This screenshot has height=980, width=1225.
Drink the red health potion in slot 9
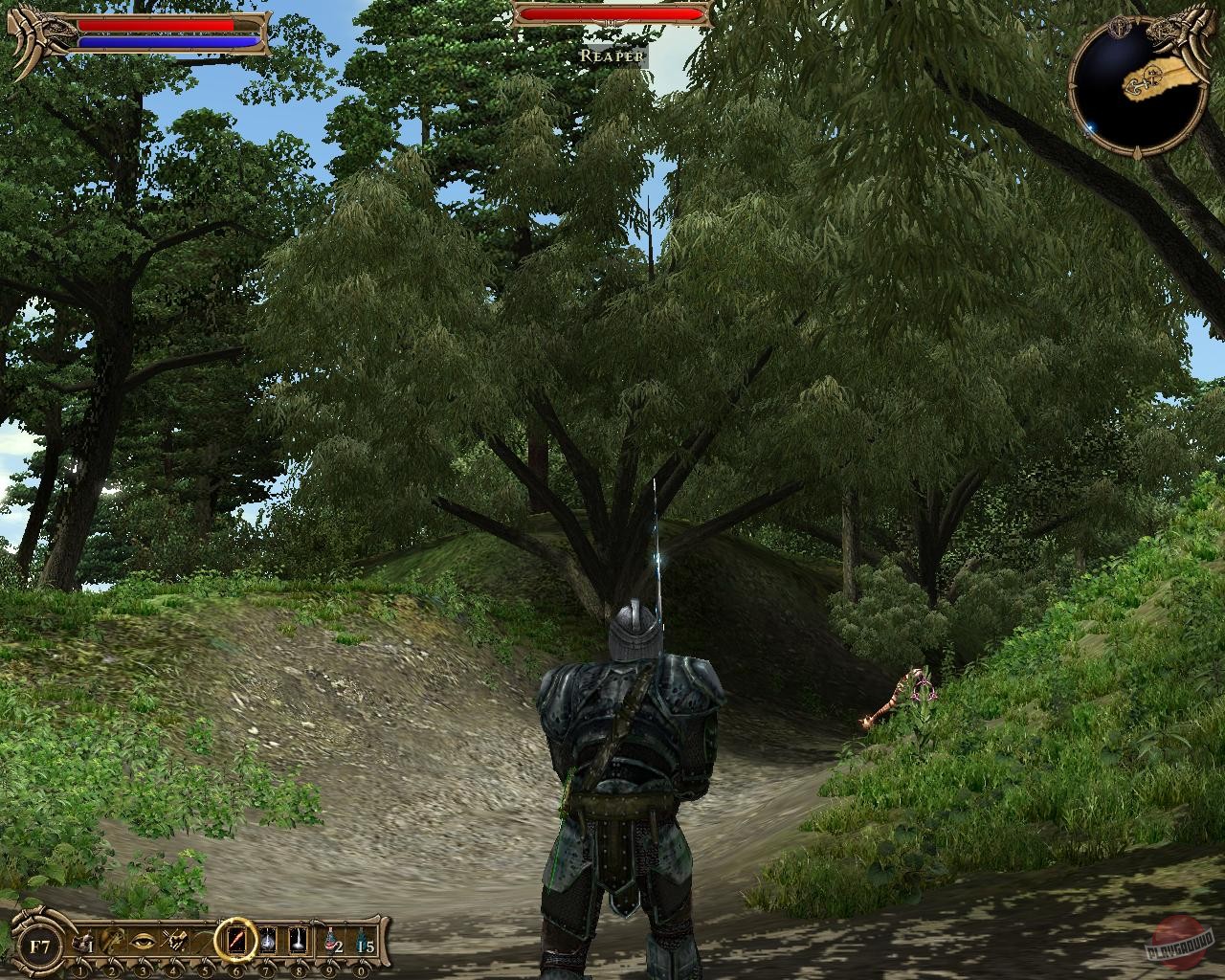pos(329,940)
